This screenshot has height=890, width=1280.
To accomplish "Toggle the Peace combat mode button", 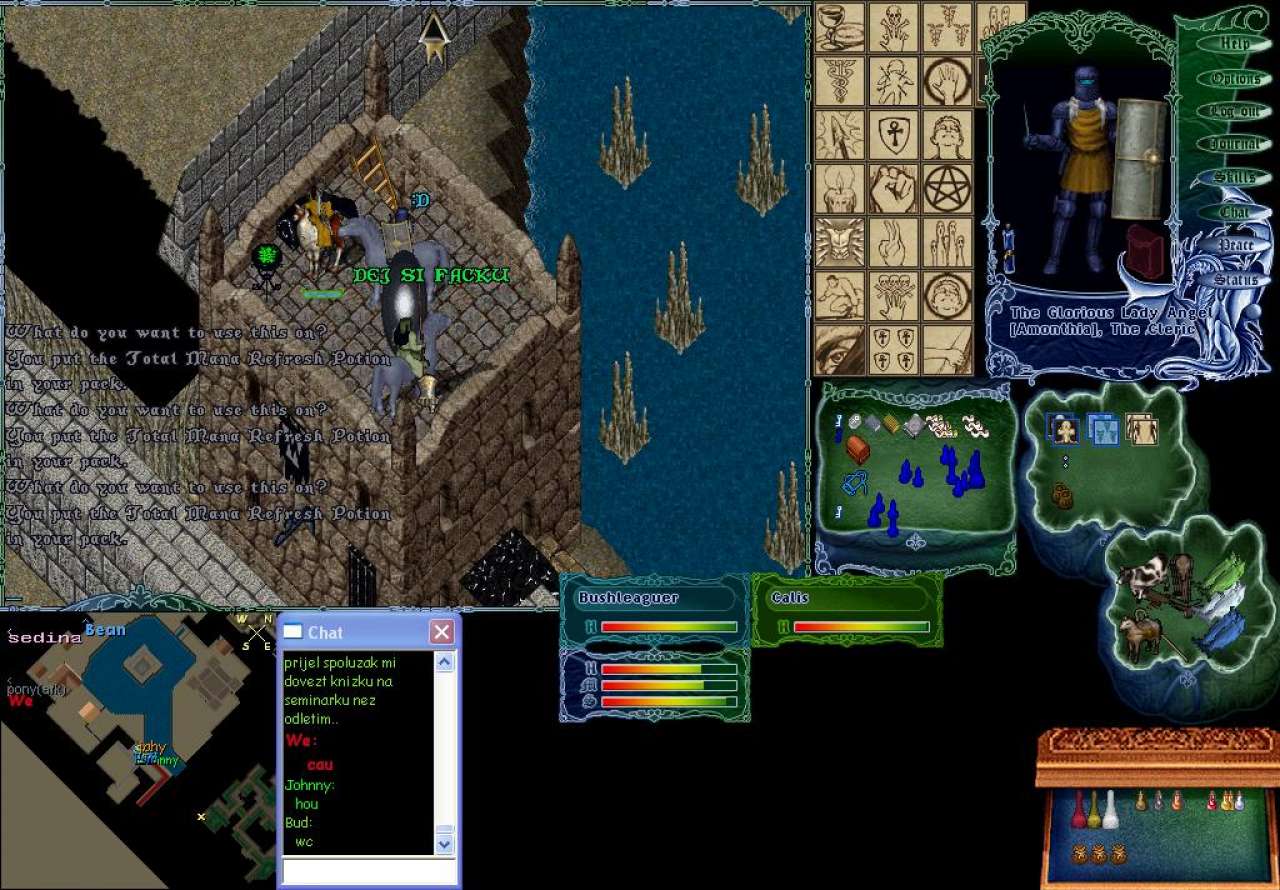I will [1235, 245].
